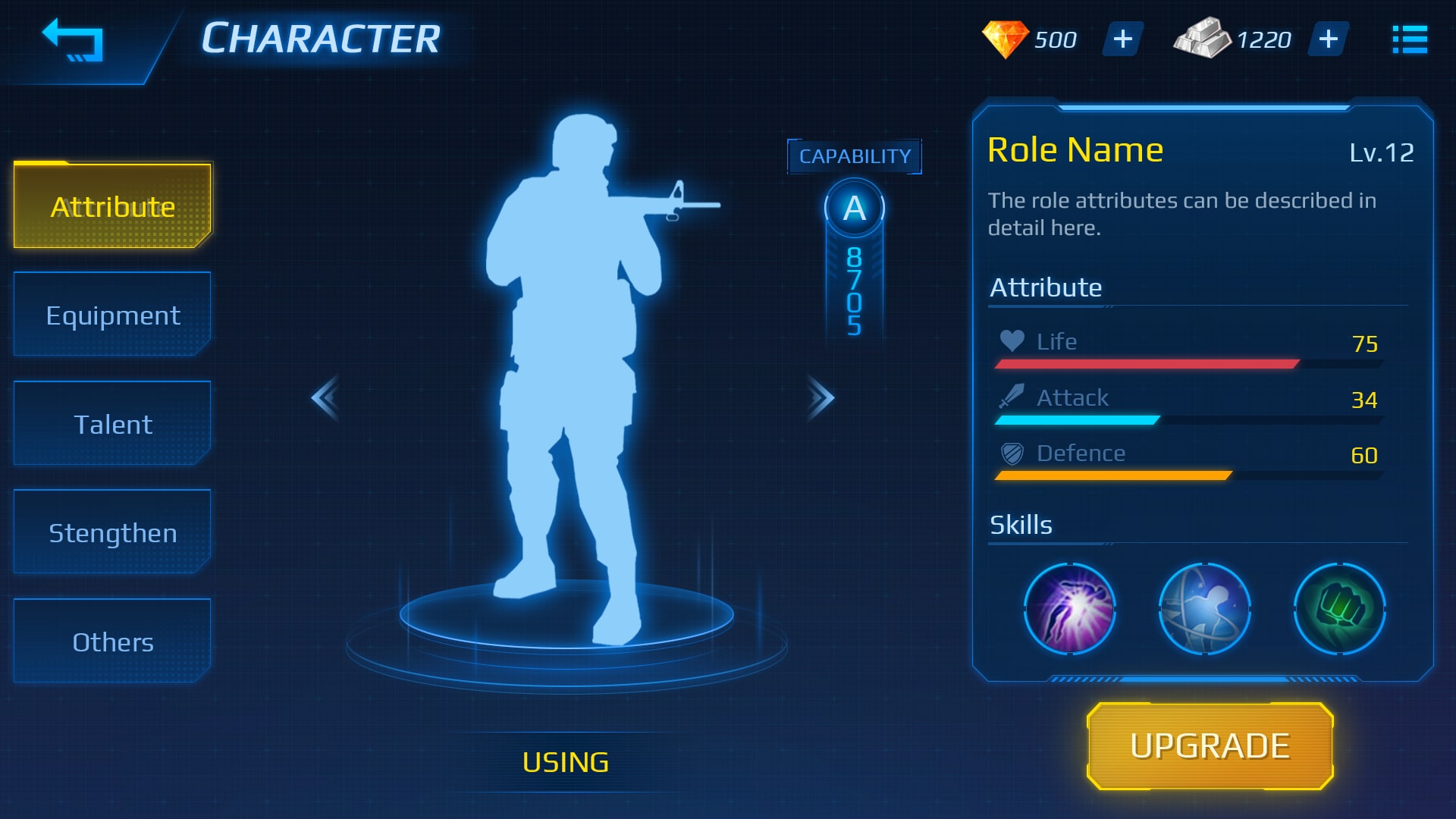
Task: Select the blue running figure skill
Action: [x=1204, y=608]
